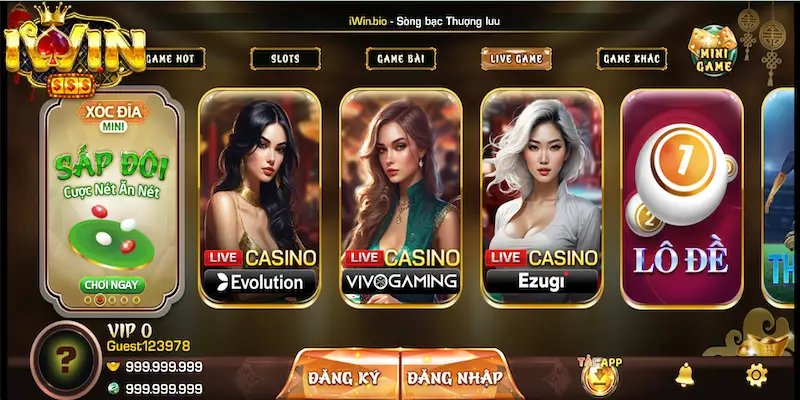The image size is (800, 400).
Task: Choose the Evolution live casino card
Action: [x=260, y=195]
